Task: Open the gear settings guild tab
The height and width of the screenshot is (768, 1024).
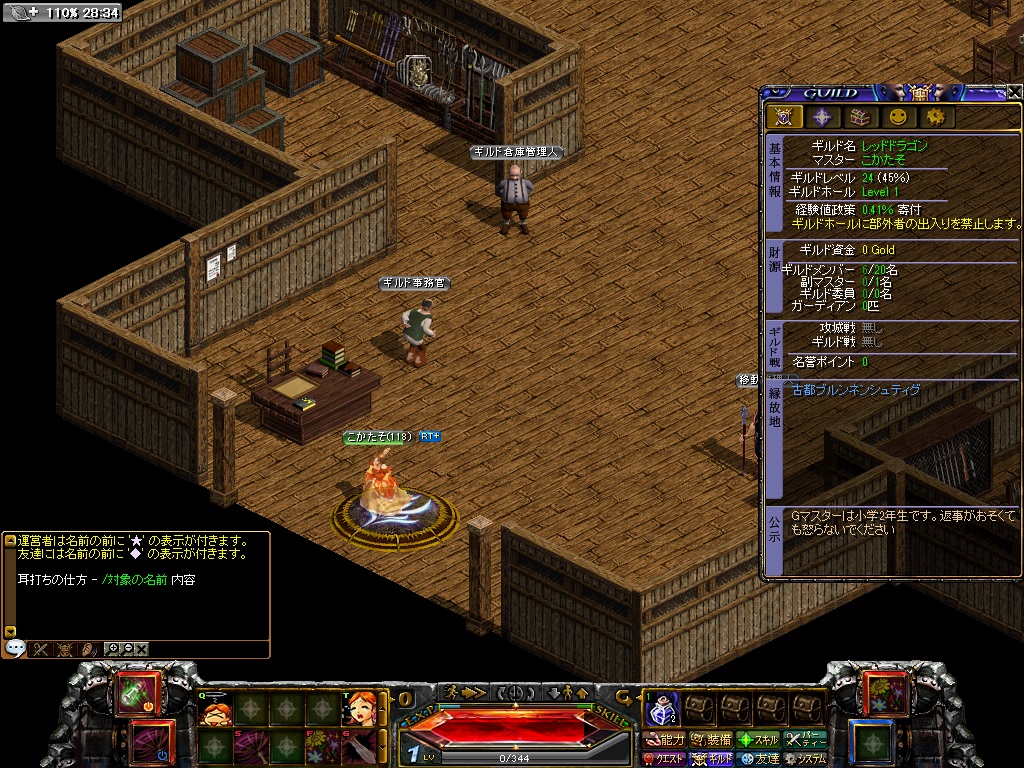Action: tap(936, 117)
